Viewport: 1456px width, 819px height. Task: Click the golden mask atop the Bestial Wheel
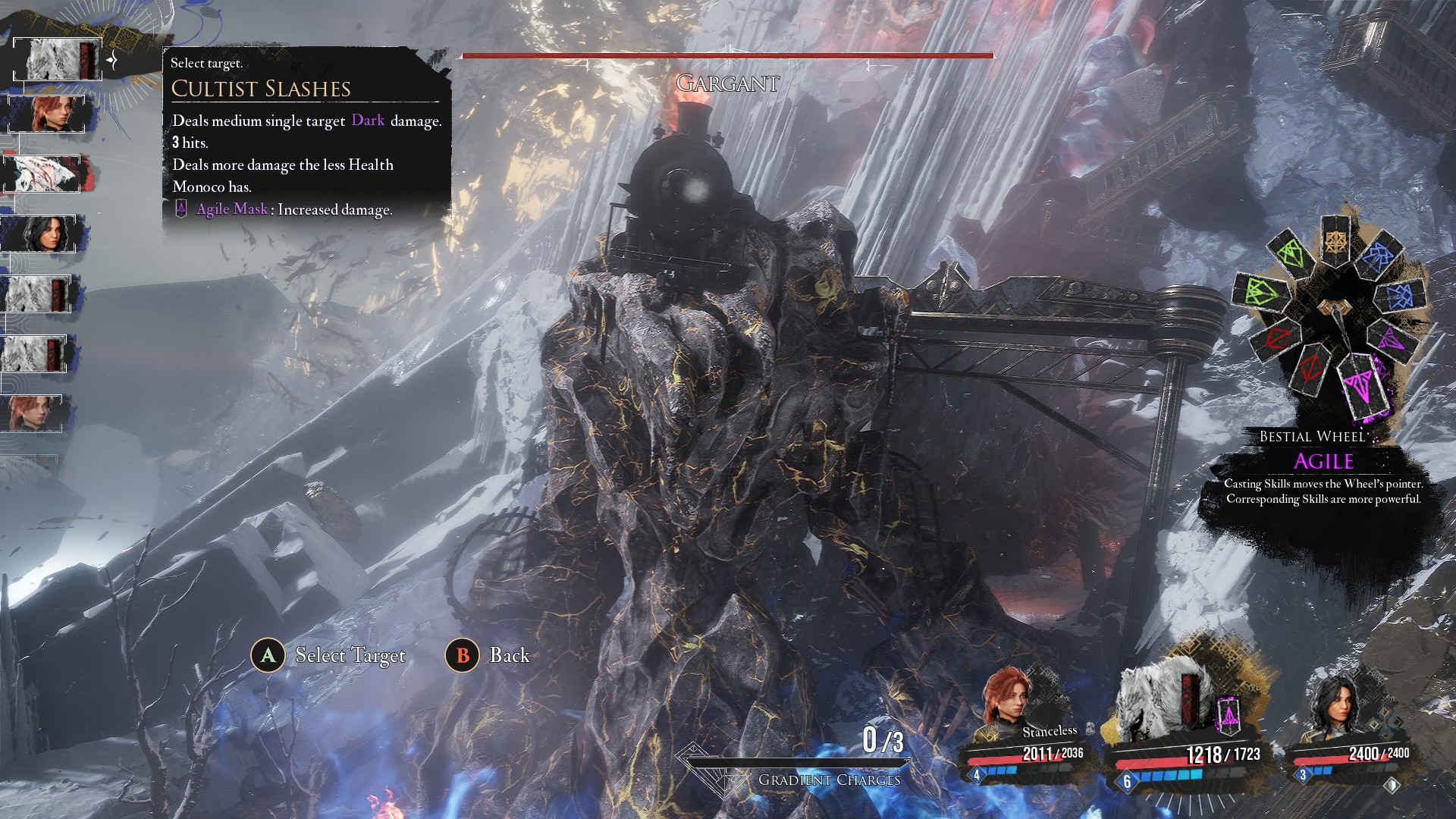(x=1335, y=242)
